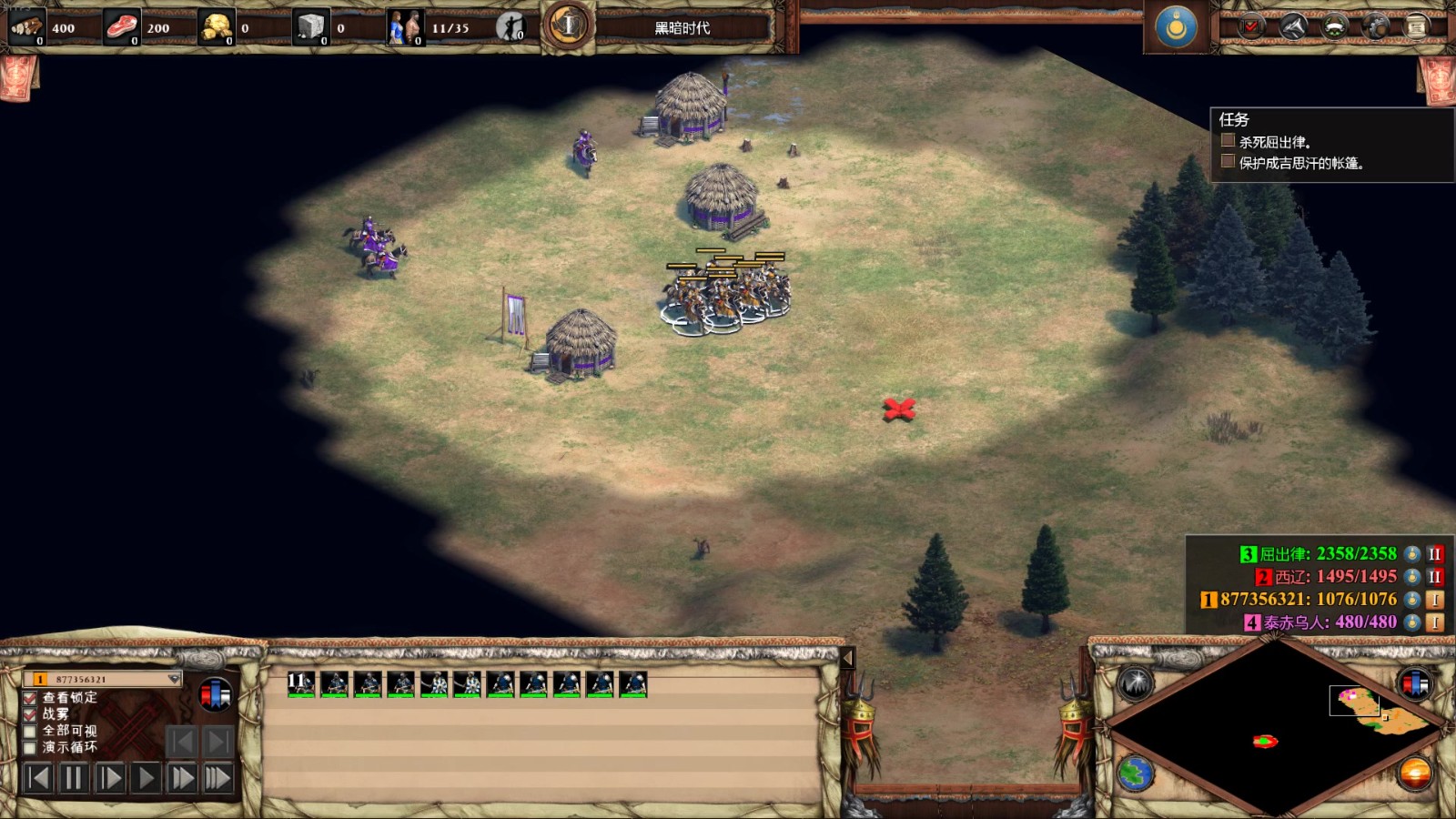The width and height of the screenshot is (1456, 819).
Task: Click the minimap to move the camera
Action: 1274,728
